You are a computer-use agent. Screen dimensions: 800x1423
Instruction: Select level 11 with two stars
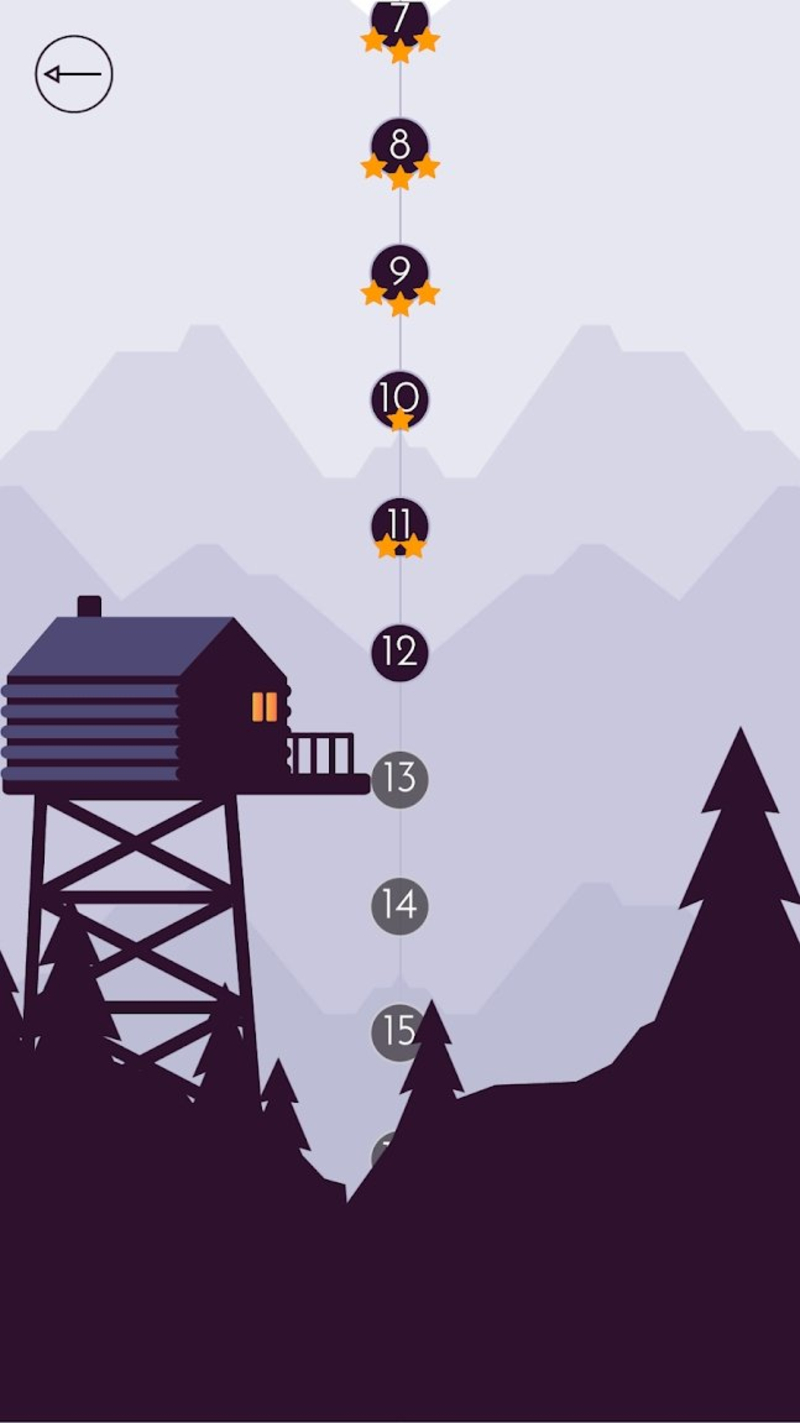coord(400,526)
